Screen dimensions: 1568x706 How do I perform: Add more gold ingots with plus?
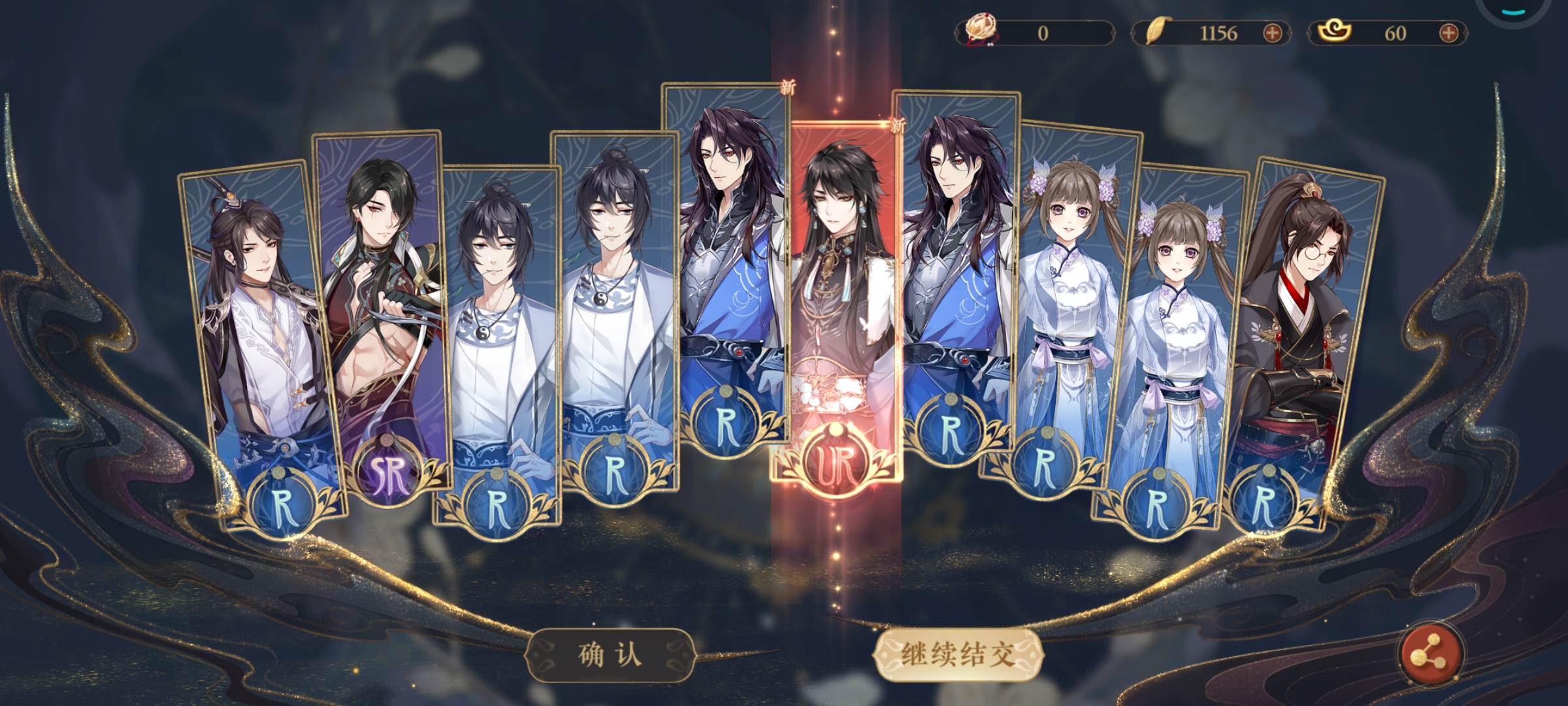click(x=1448, y=33)
